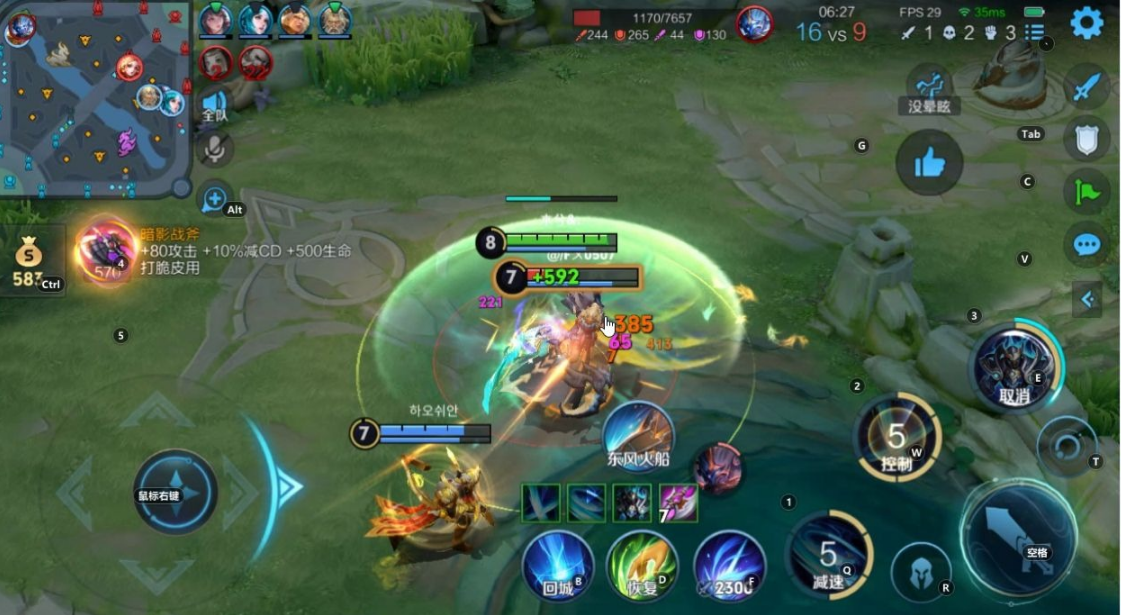Use the 回城 recall button
The height and width of the screenshot is (615, 1121).
559,566
